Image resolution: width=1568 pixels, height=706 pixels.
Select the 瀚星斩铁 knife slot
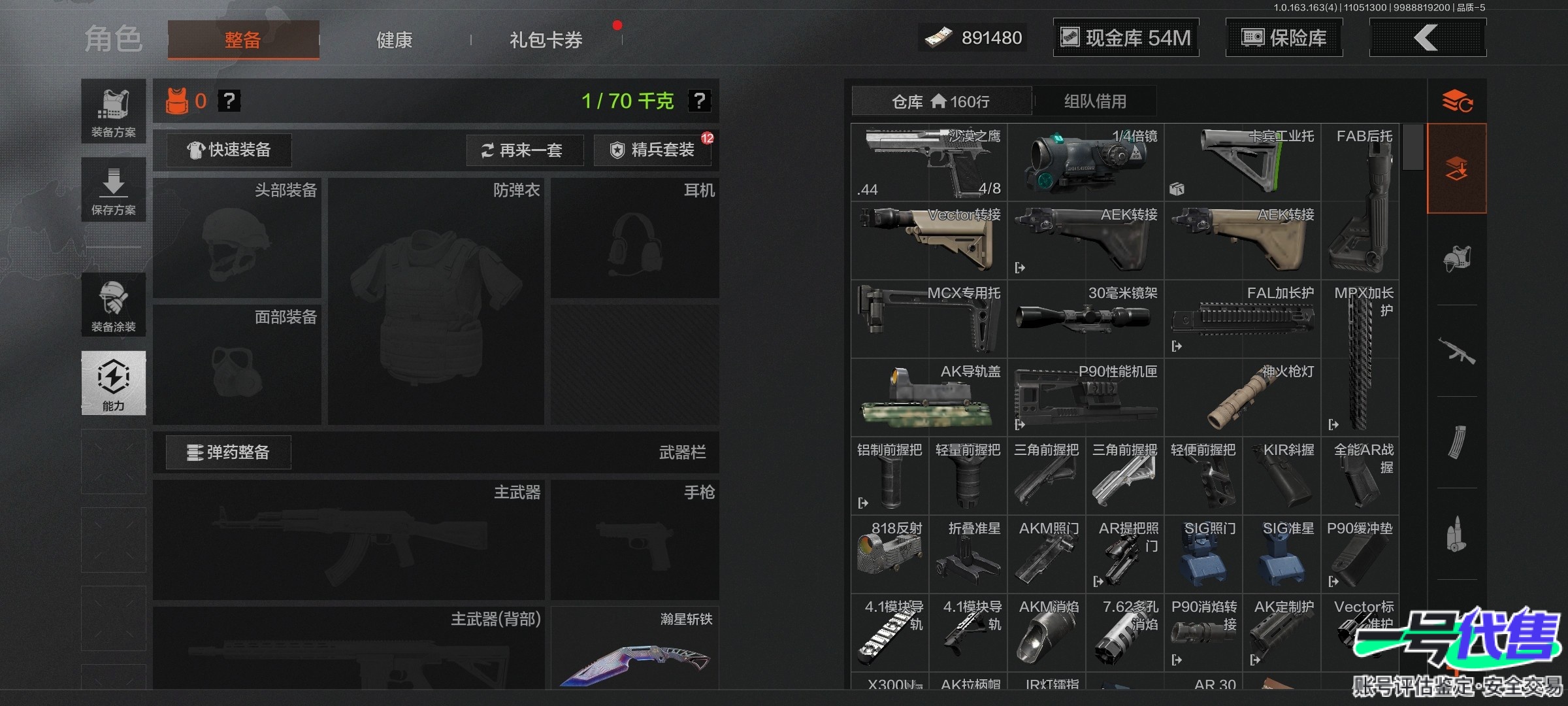pyautogui.click(x=634, y=648)
